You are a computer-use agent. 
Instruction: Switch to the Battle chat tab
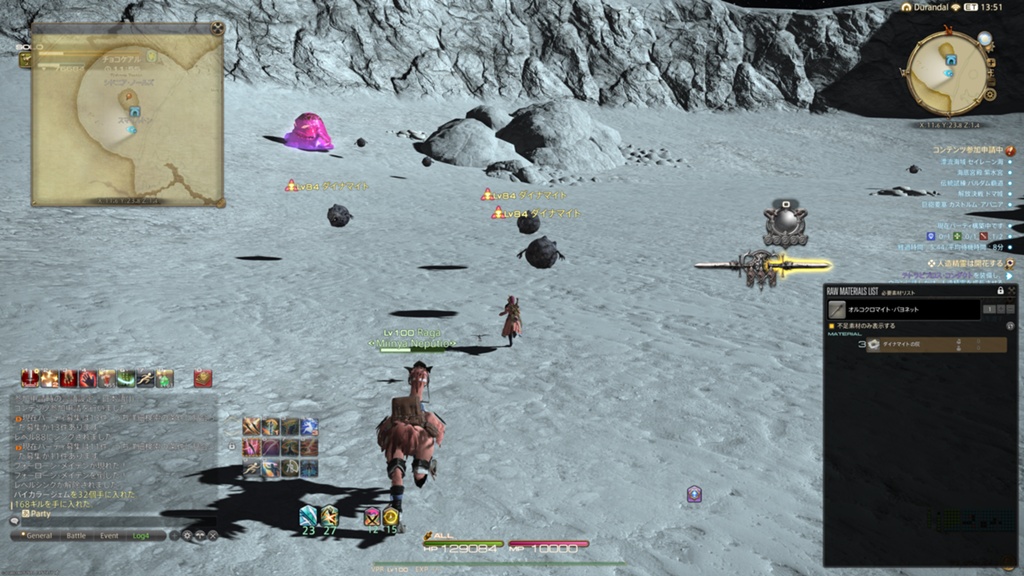[75, 535]
